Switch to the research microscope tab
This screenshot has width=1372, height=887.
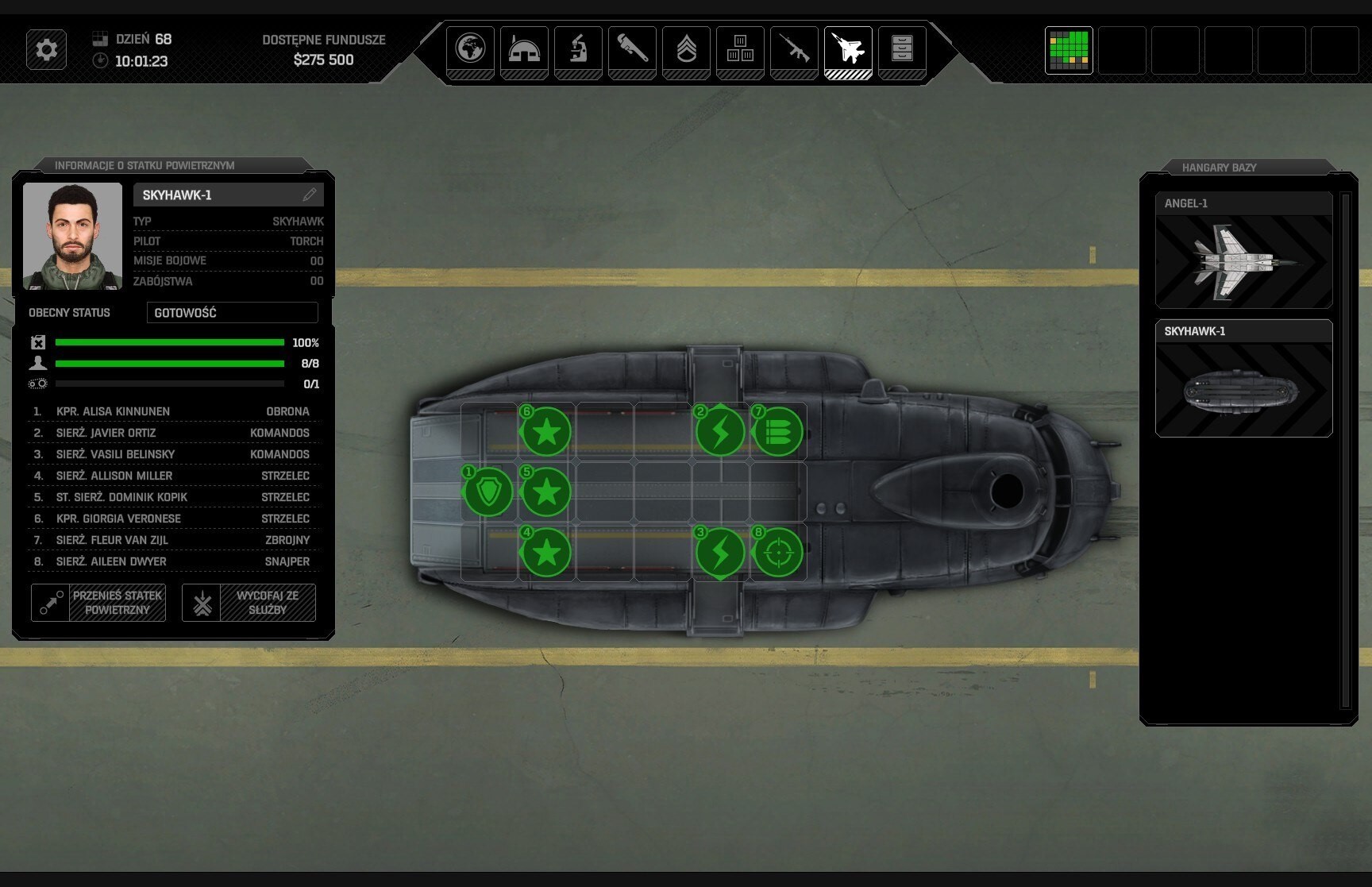578,49
